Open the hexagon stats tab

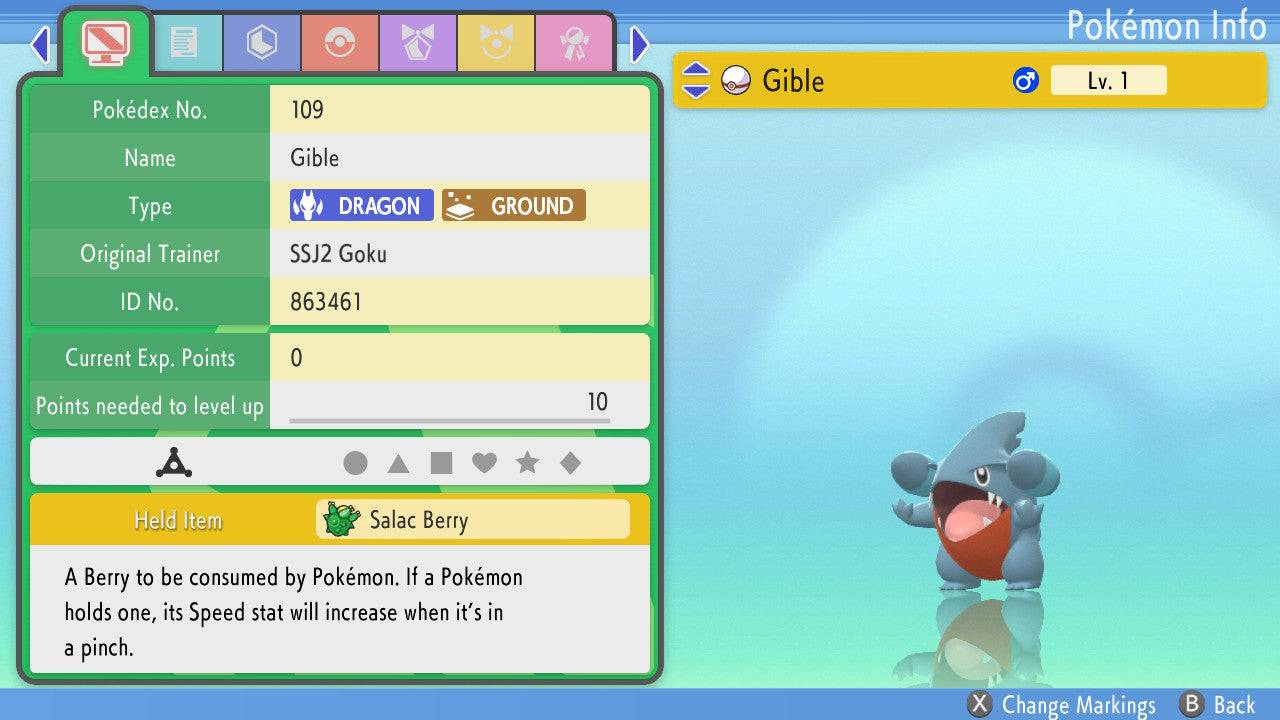[261, 43]
